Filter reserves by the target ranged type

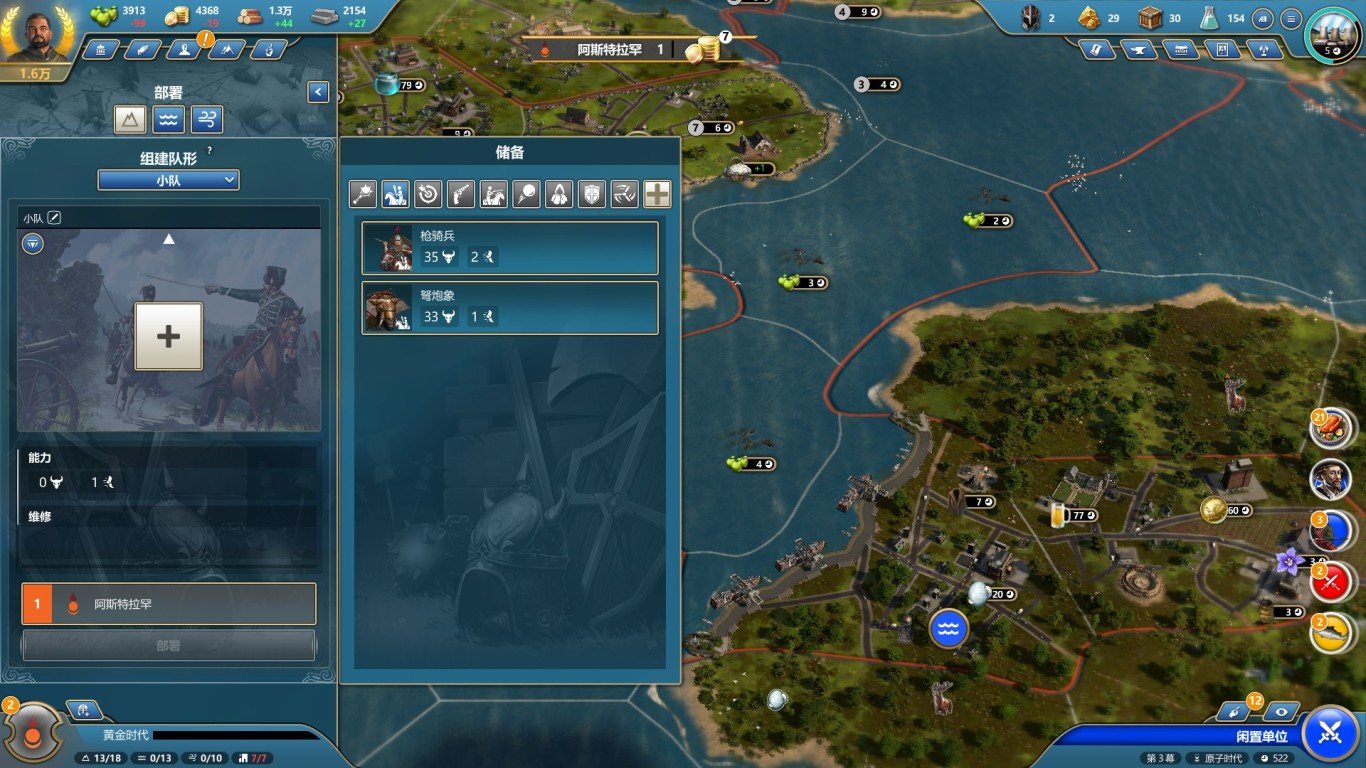(x=428, y=194)
